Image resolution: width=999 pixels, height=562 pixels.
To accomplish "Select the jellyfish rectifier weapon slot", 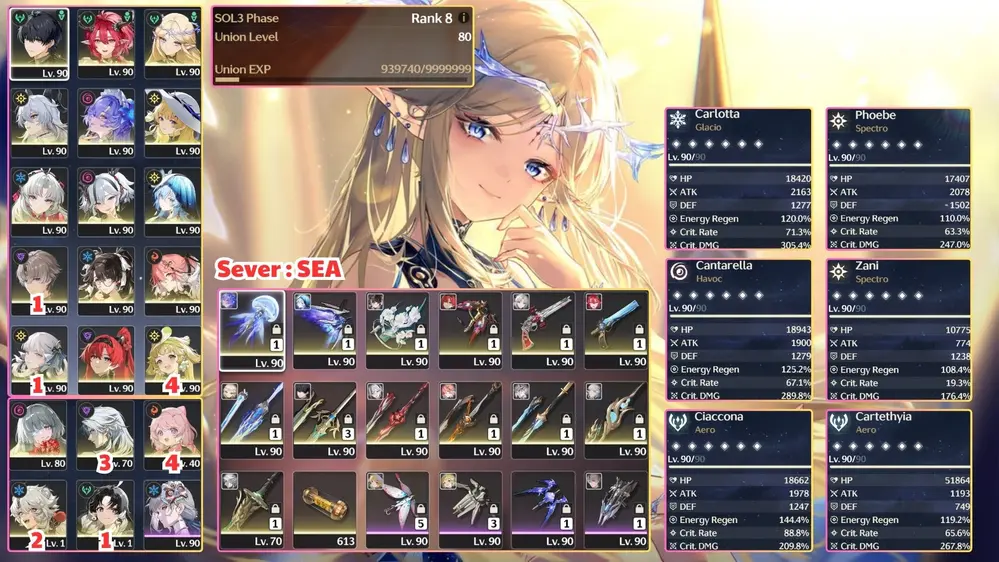I will click(252, 330).
